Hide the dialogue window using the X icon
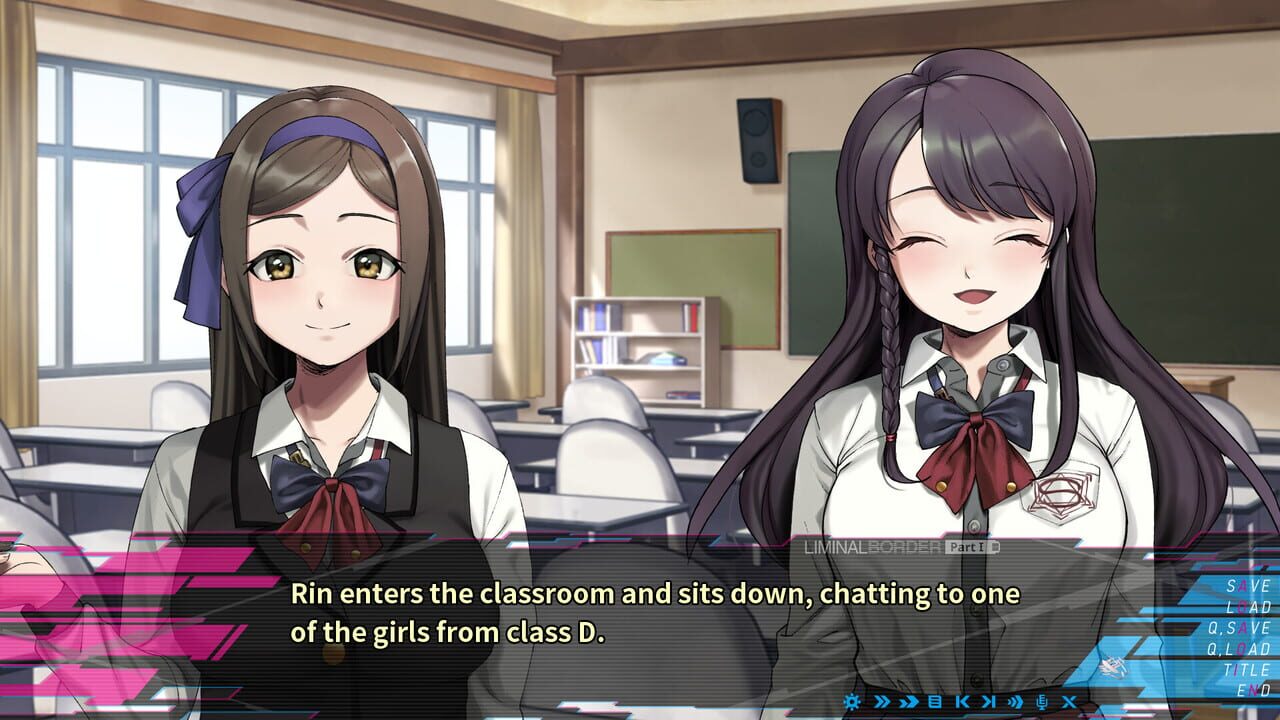This screenshot has width=1280, height=720. pos(1069,701)
